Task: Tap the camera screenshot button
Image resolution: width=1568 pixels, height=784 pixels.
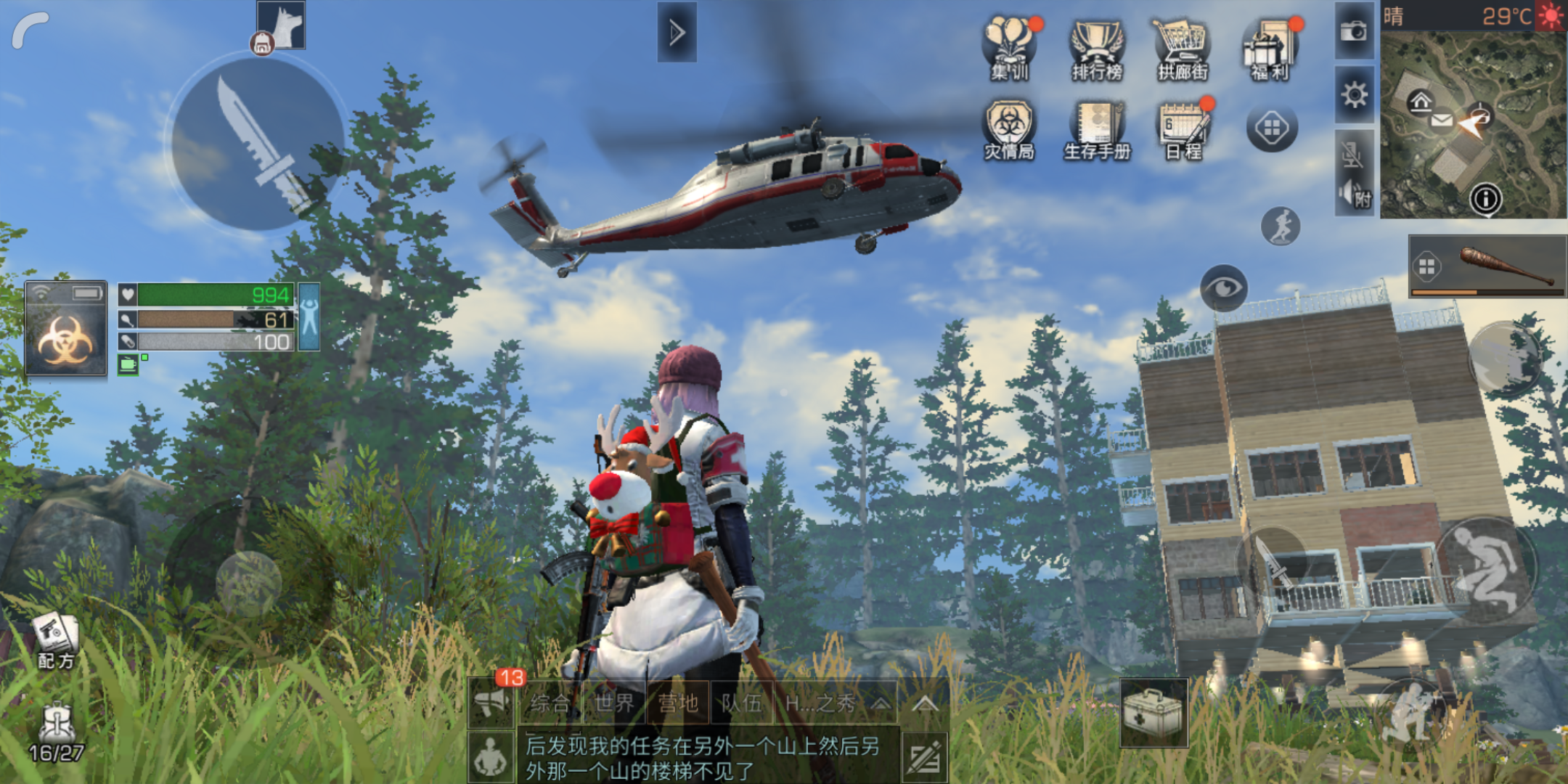Action: [x=1354, y=31]
